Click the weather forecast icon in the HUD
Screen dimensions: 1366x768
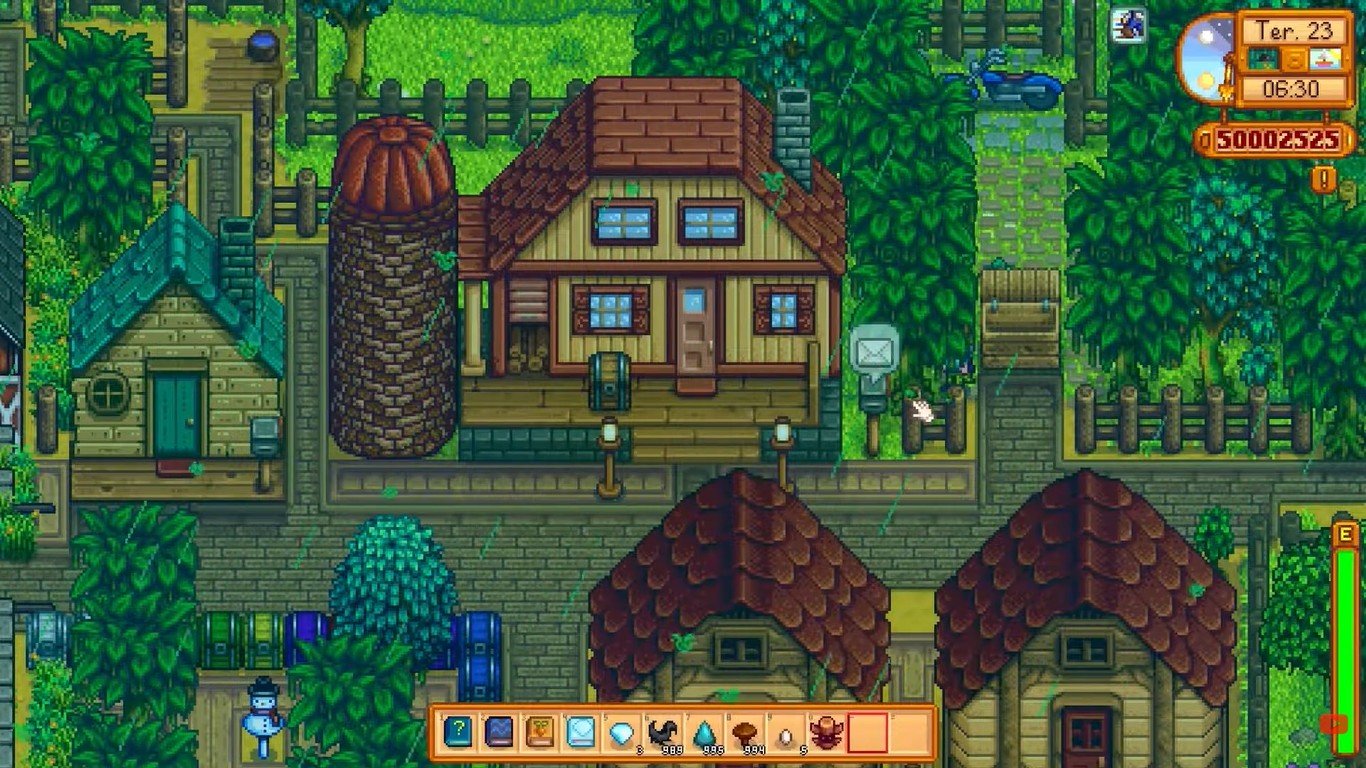1263,59
